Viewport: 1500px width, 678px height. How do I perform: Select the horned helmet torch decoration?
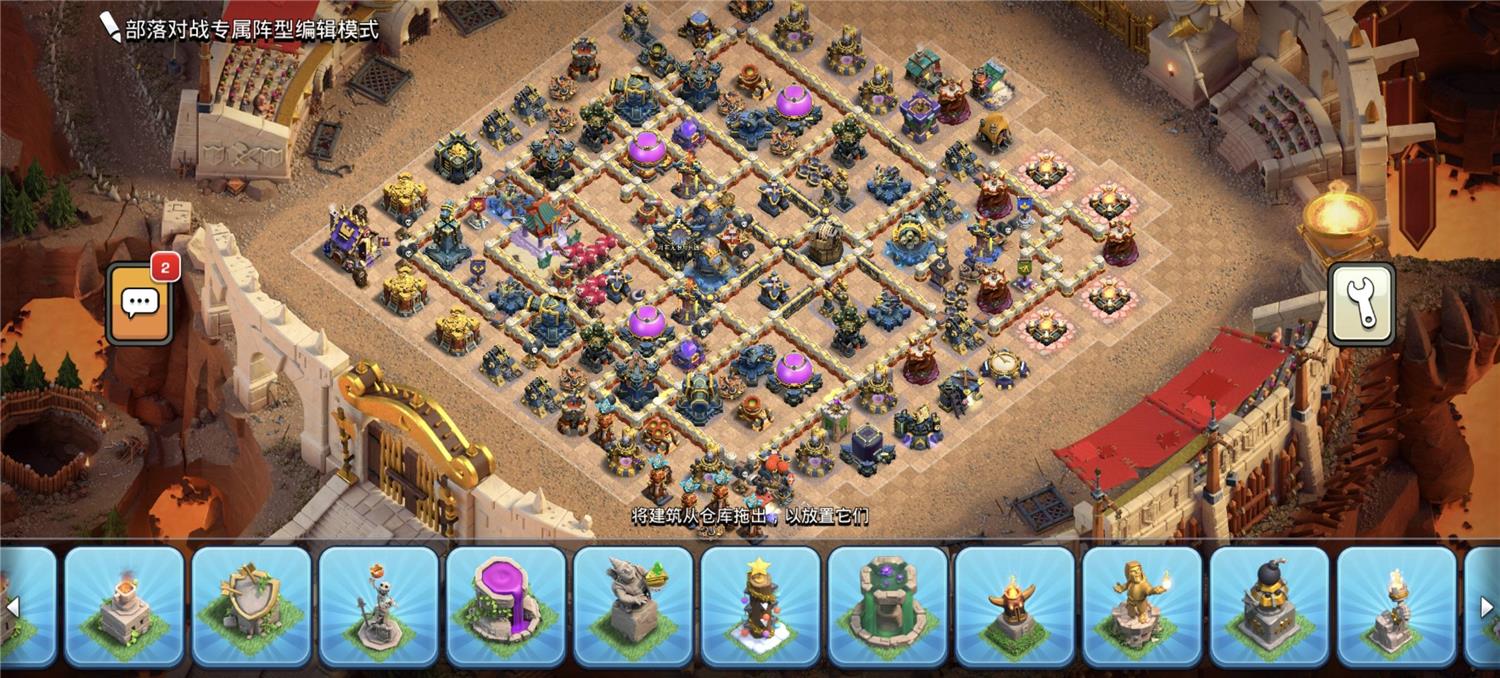tap(1014, 607)
